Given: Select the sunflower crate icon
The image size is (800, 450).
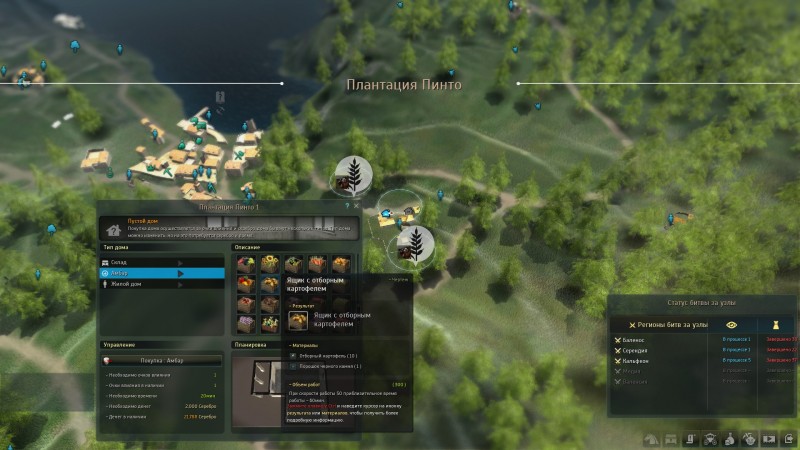Looking at the screenshot, I should (268, 265).
